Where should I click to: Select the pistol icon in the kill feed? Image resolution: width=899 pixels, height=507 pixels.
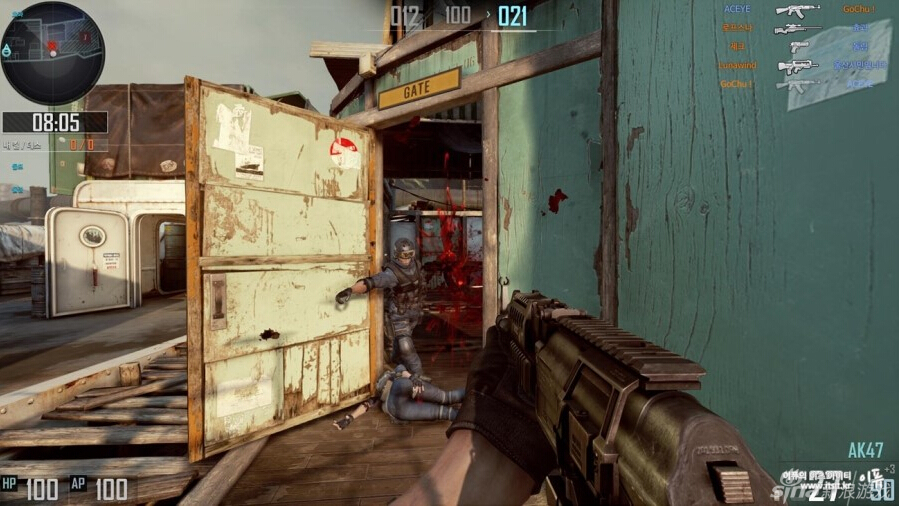pos(797,46)
